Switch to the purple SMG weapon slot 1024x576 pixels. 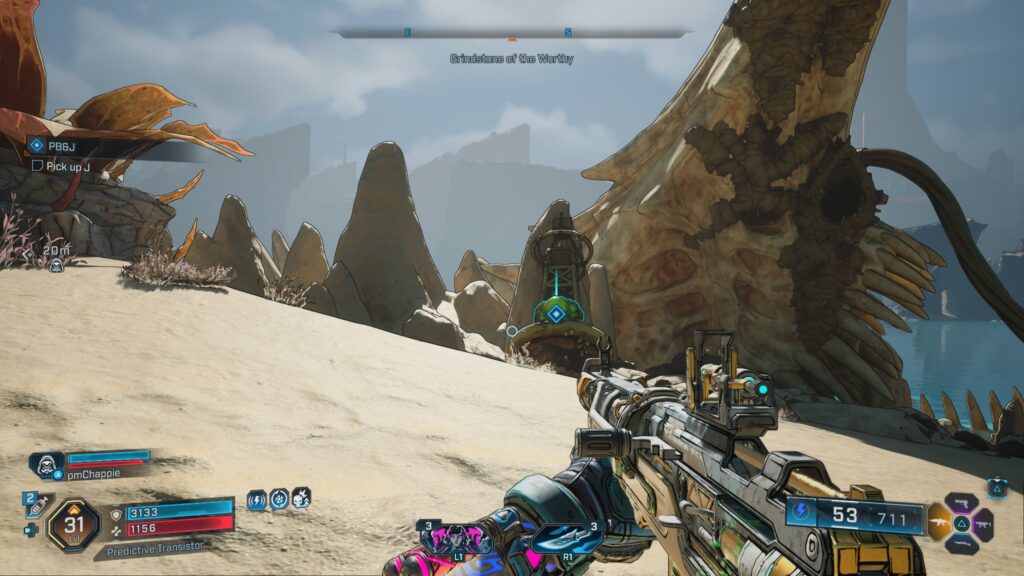point(983,522)
